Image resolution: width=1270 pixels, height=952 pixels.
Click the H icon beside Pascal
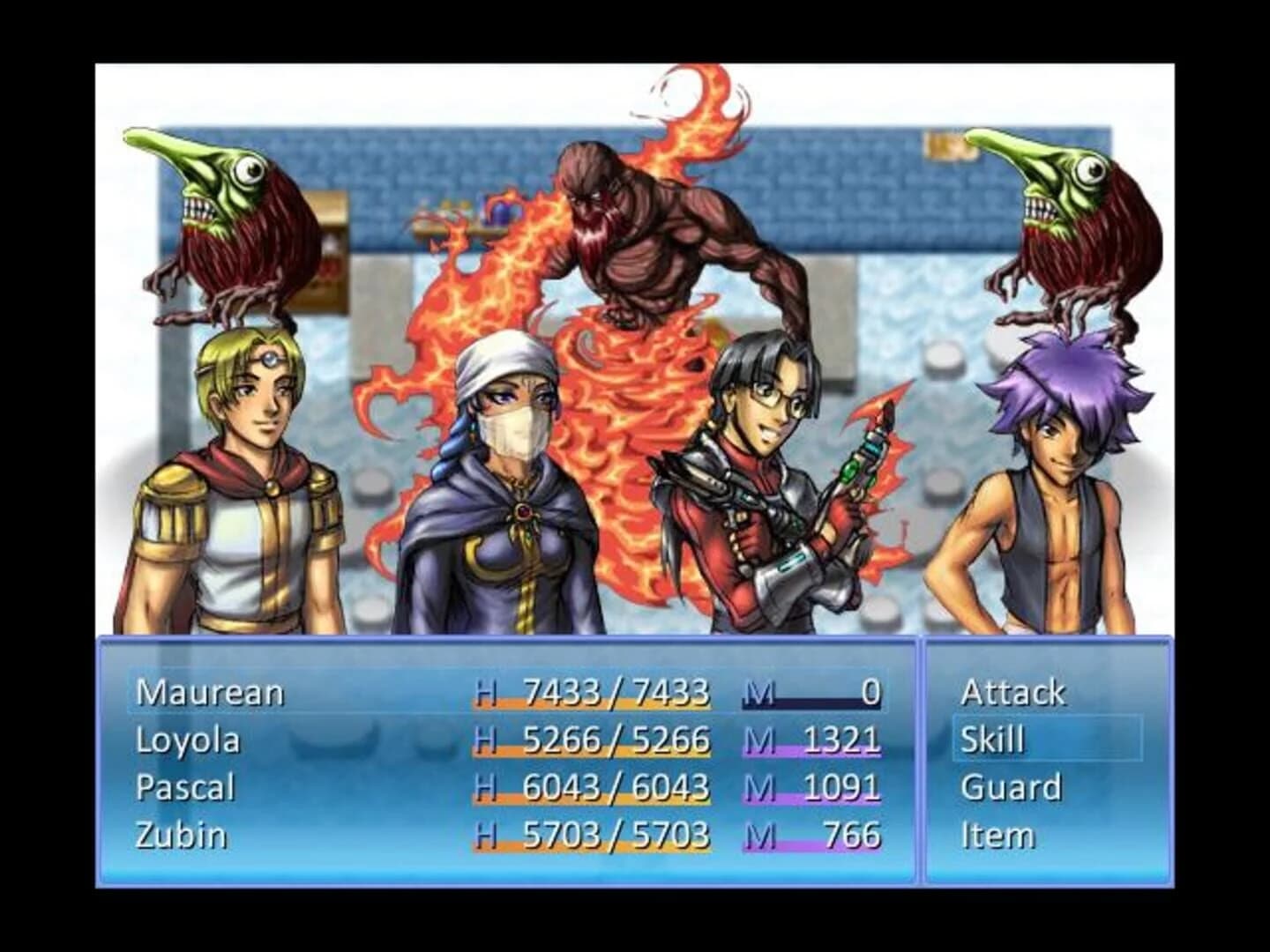485,787
